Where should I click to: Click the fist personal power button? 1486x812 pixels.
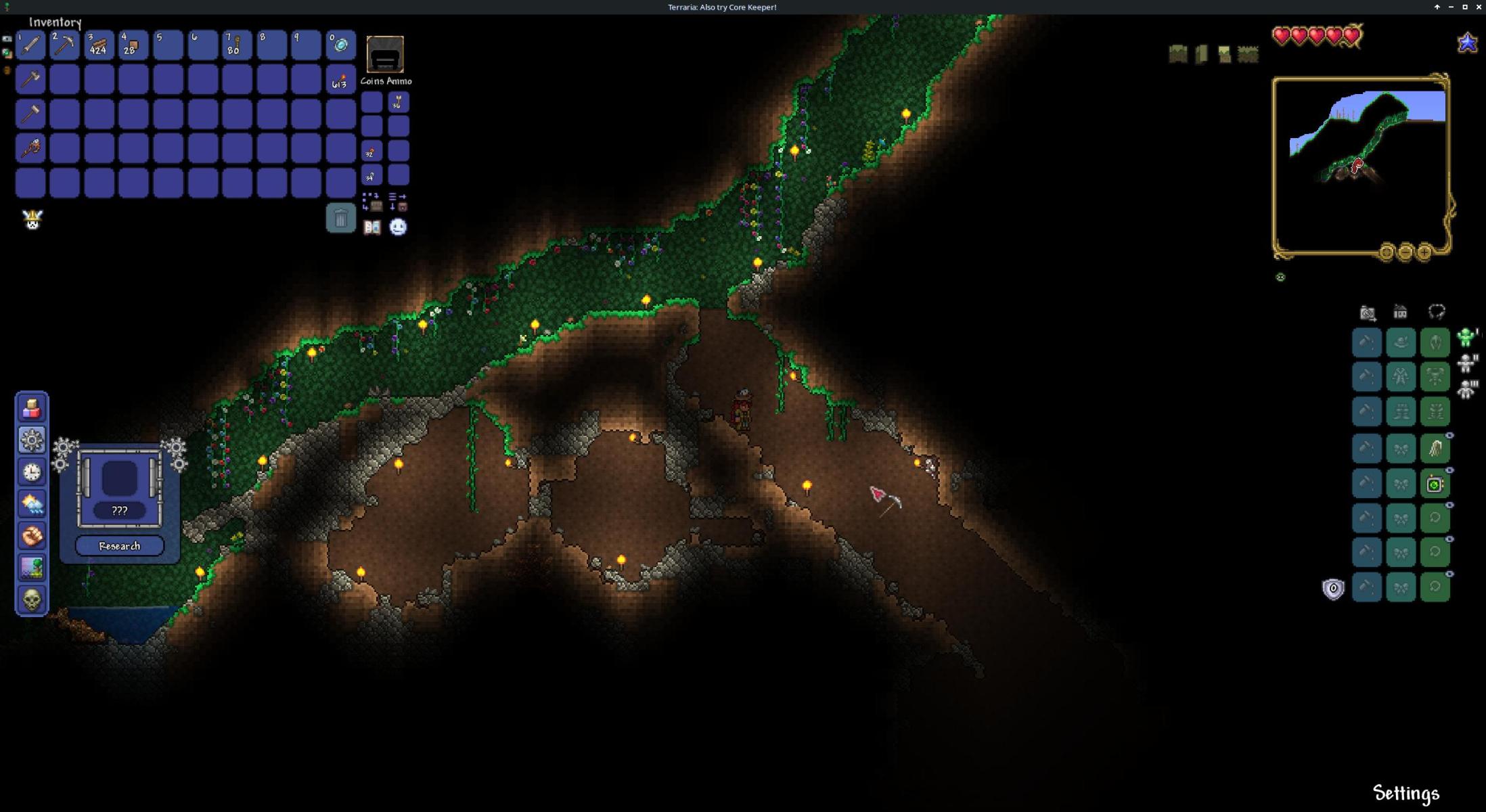click(x=32, y=535)
